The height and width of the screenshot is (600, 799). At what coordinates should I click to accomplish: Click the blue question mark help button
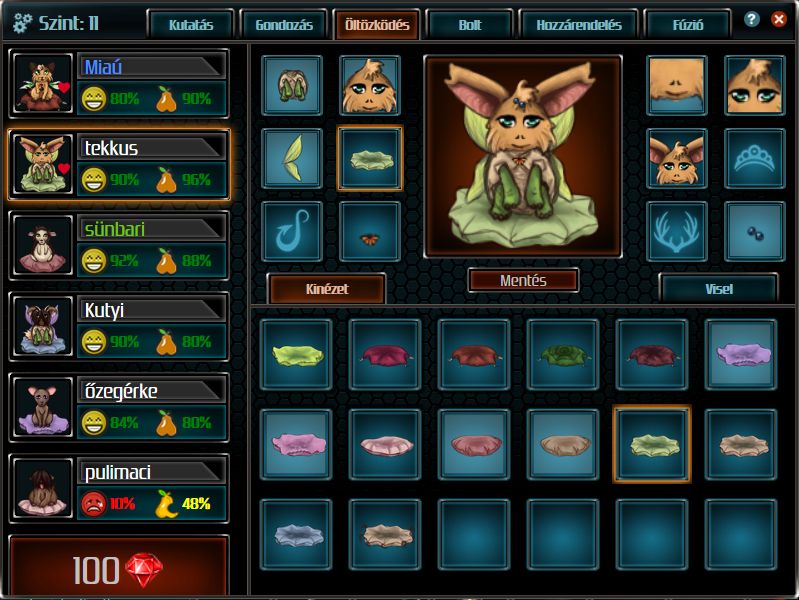752,19
